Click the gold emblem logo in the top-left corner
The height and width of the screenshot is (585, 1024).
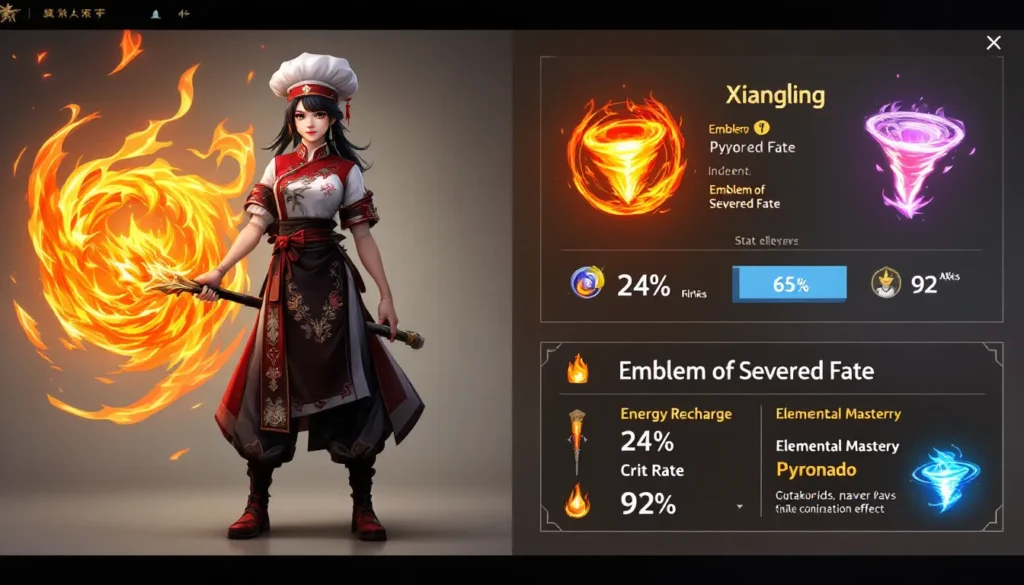tap(11, 14)
